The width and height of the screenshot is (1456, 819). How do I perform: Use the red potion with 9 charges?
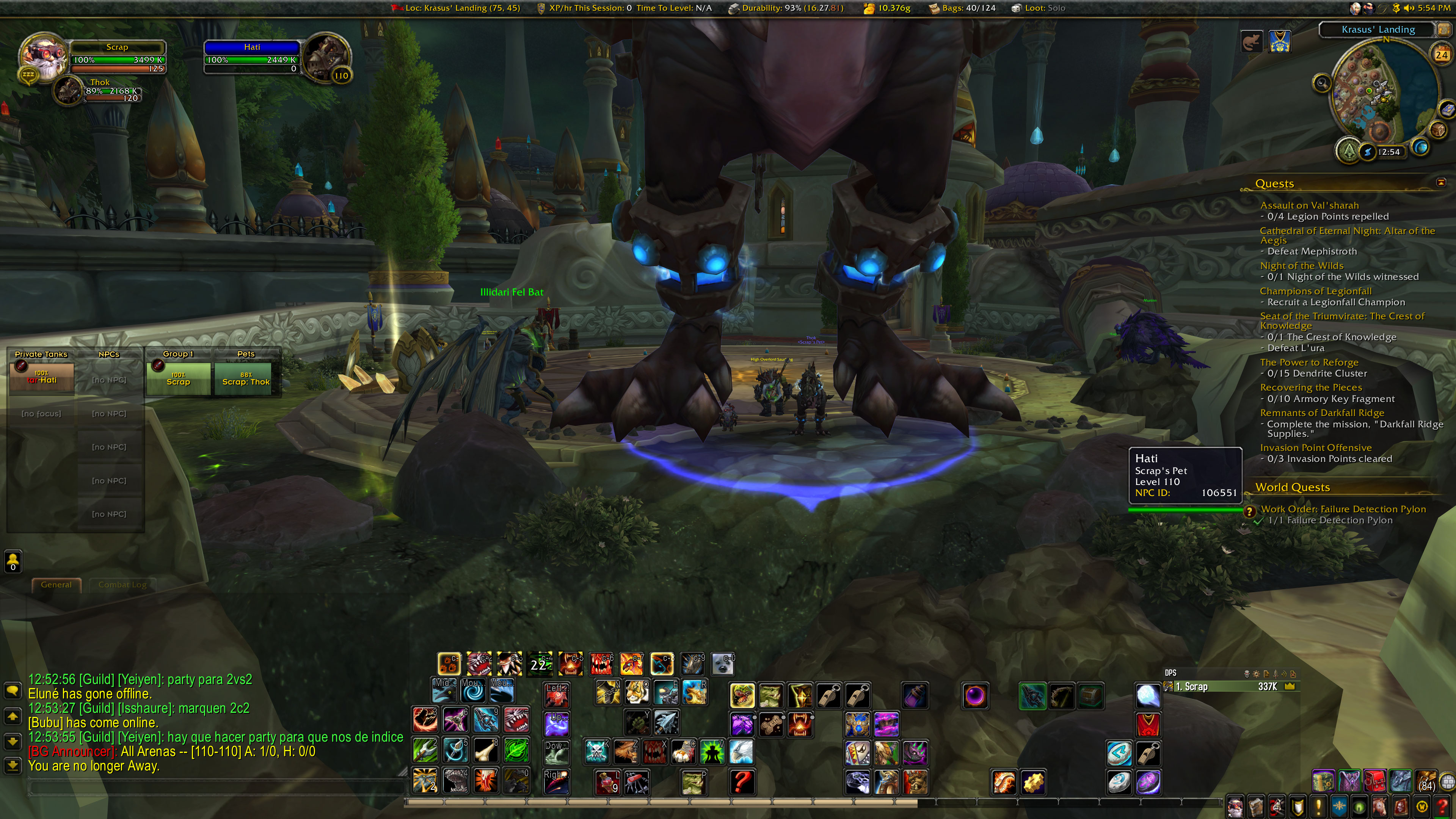[x=607, y=782]
